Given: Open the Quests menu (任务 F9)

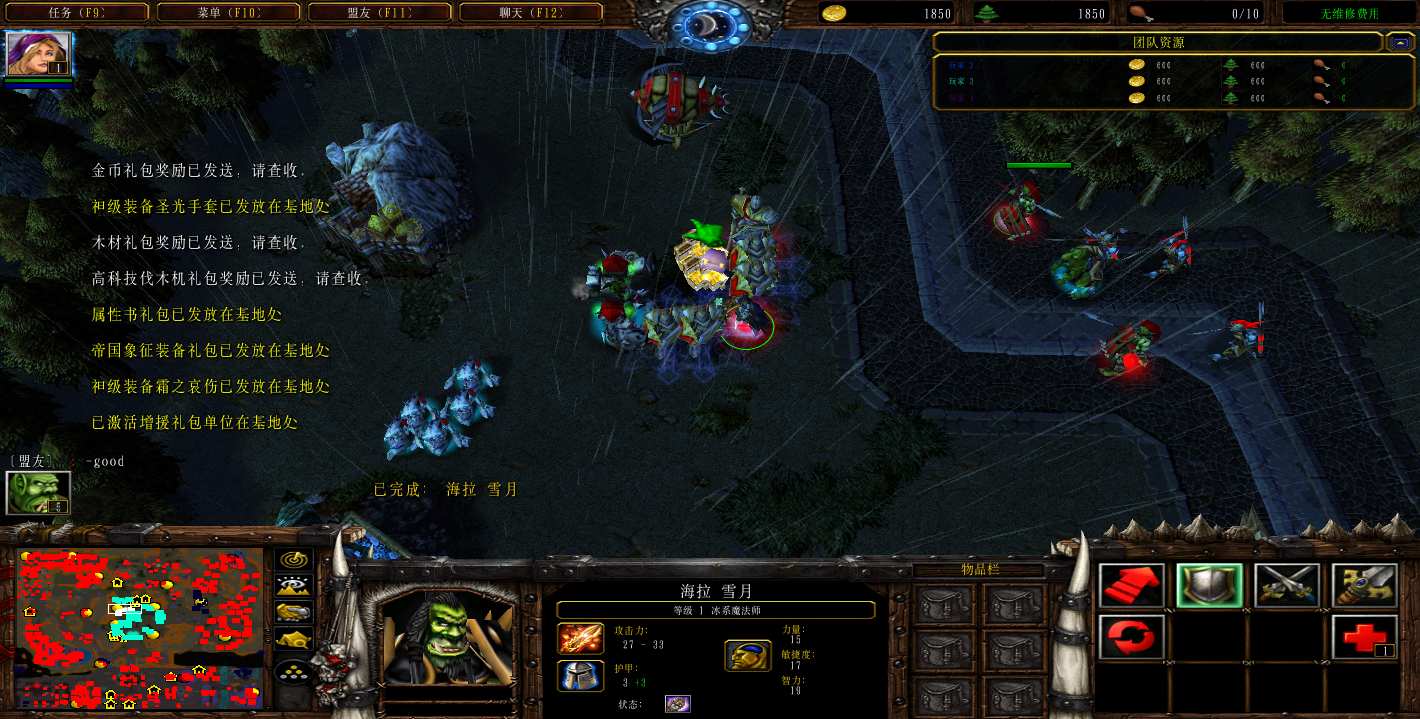Looking at the screenshot, I should tap(76, 13).
